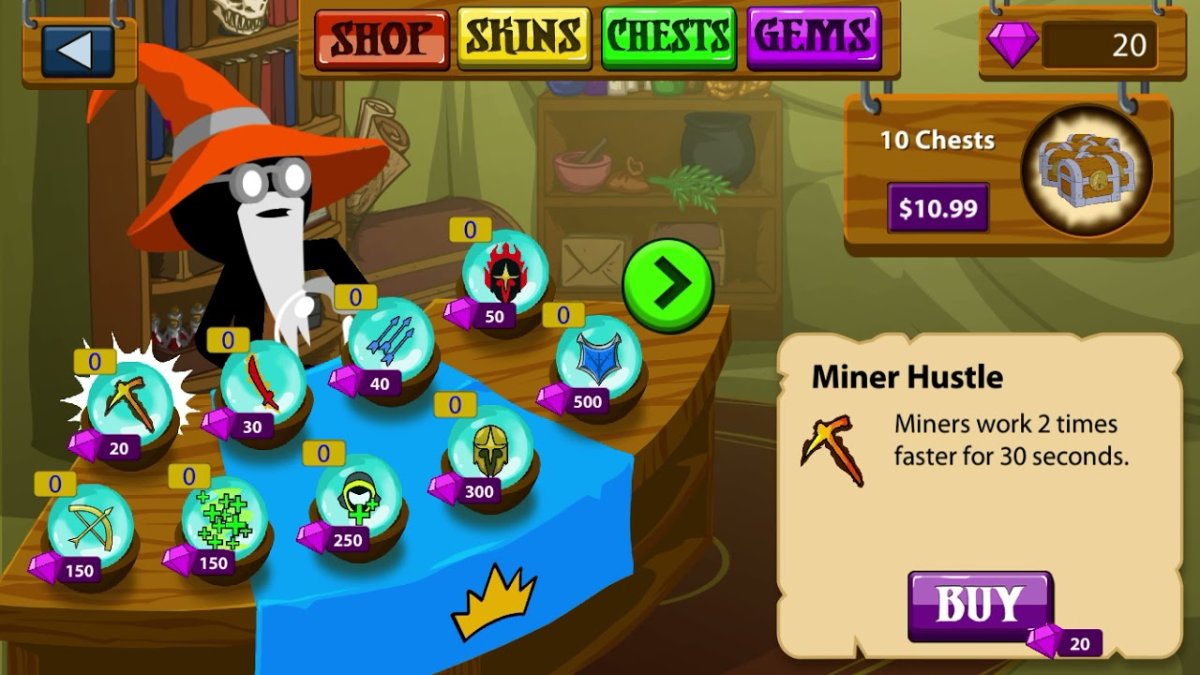Open the Skins tab
This screenshot has width=1200, height=675.
[523, 40]
